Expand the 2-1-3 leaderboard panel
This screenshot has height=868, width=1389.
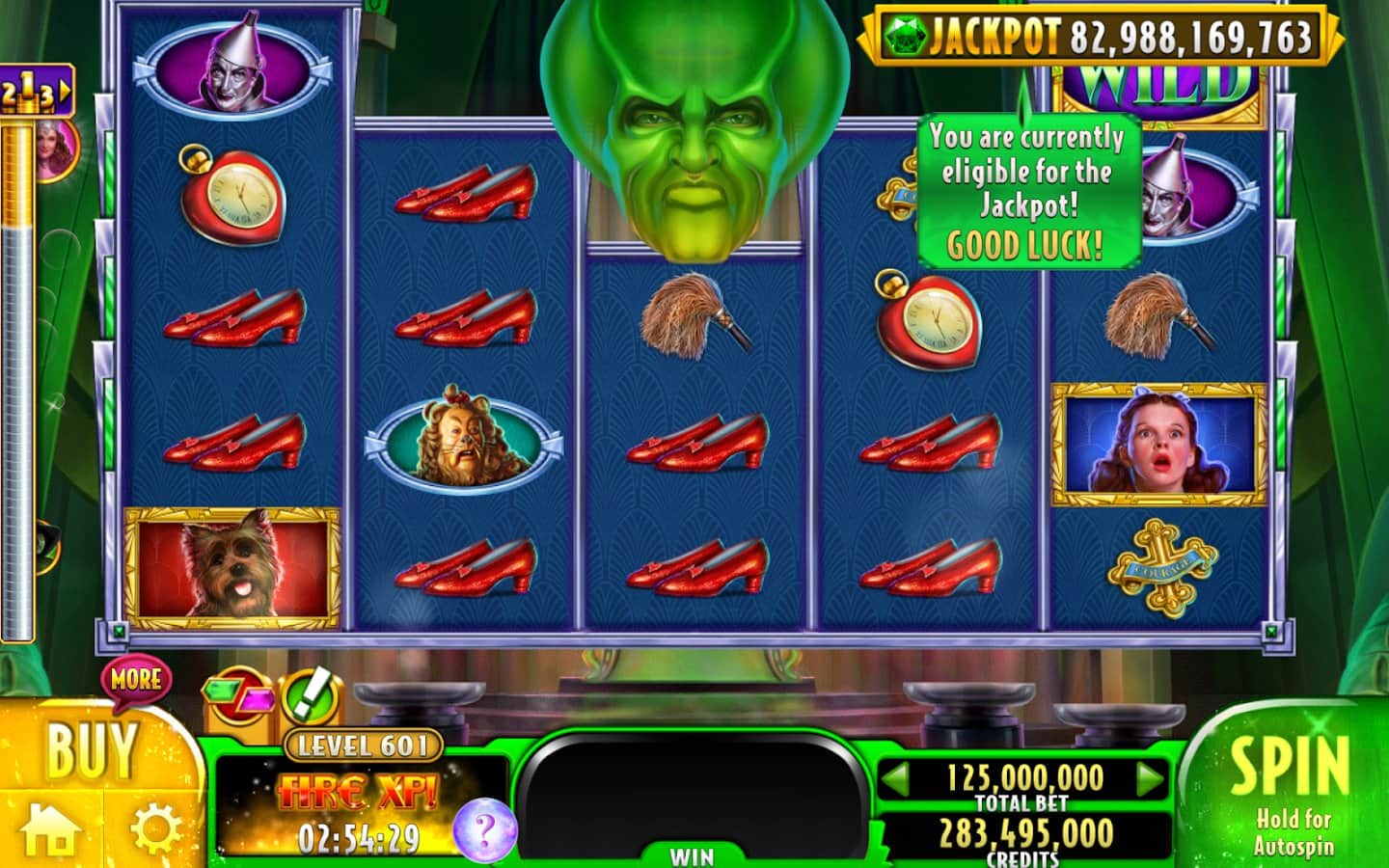click(x=37, y=92)
